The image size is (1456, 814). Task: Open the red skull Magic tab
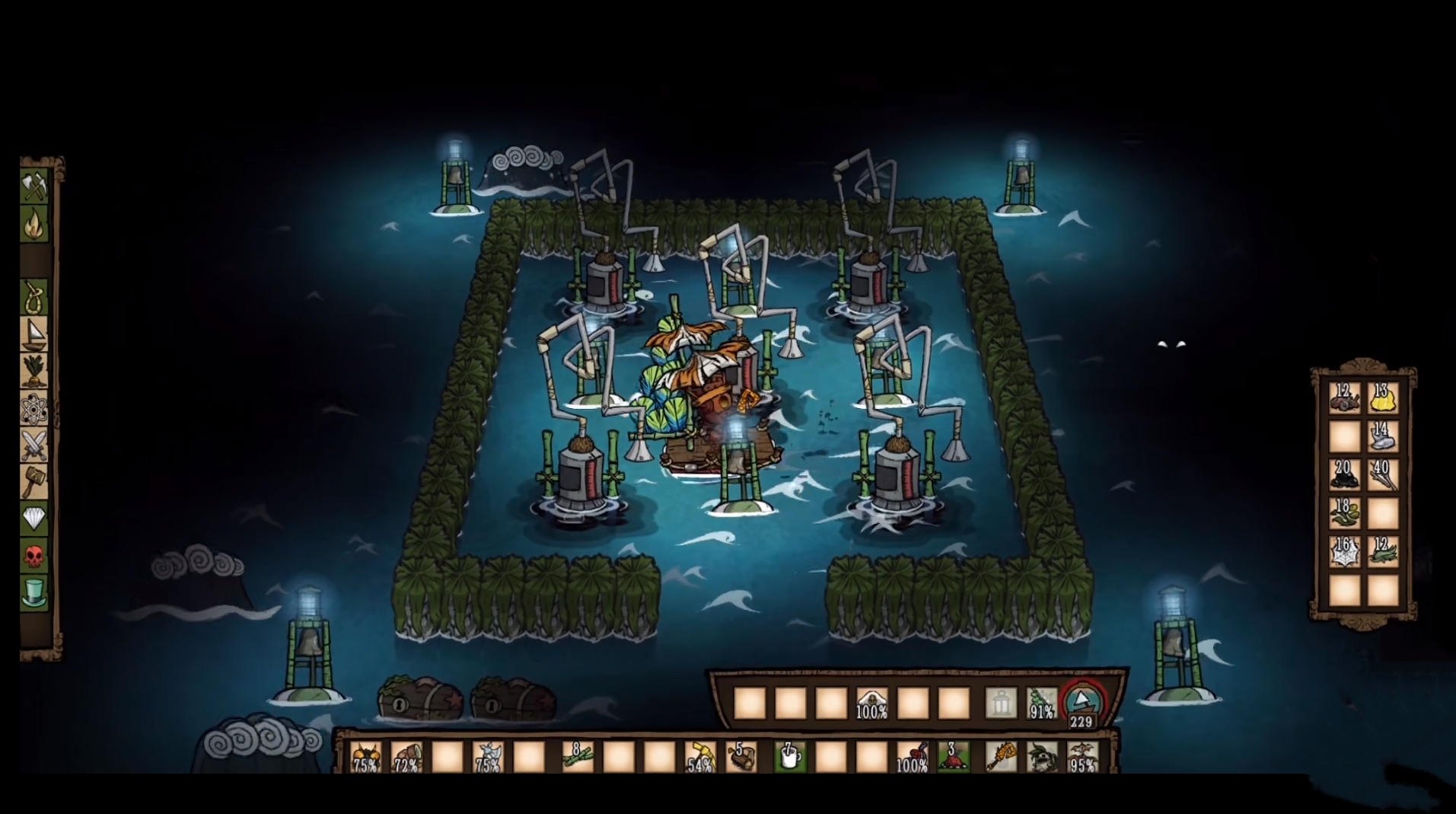click(x=34, y=555)
